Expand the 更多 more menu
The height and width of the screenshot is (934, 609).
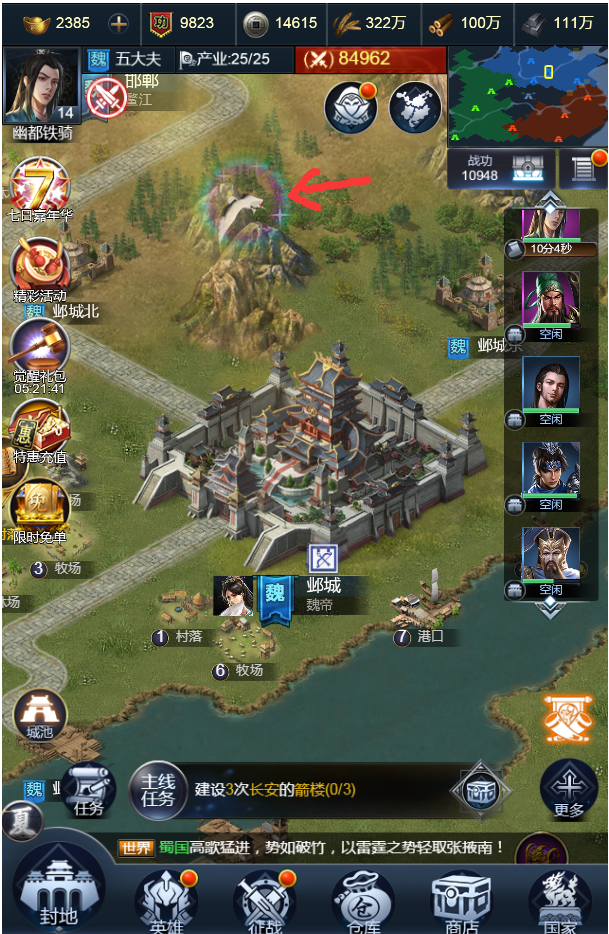(x=568, y=790)
